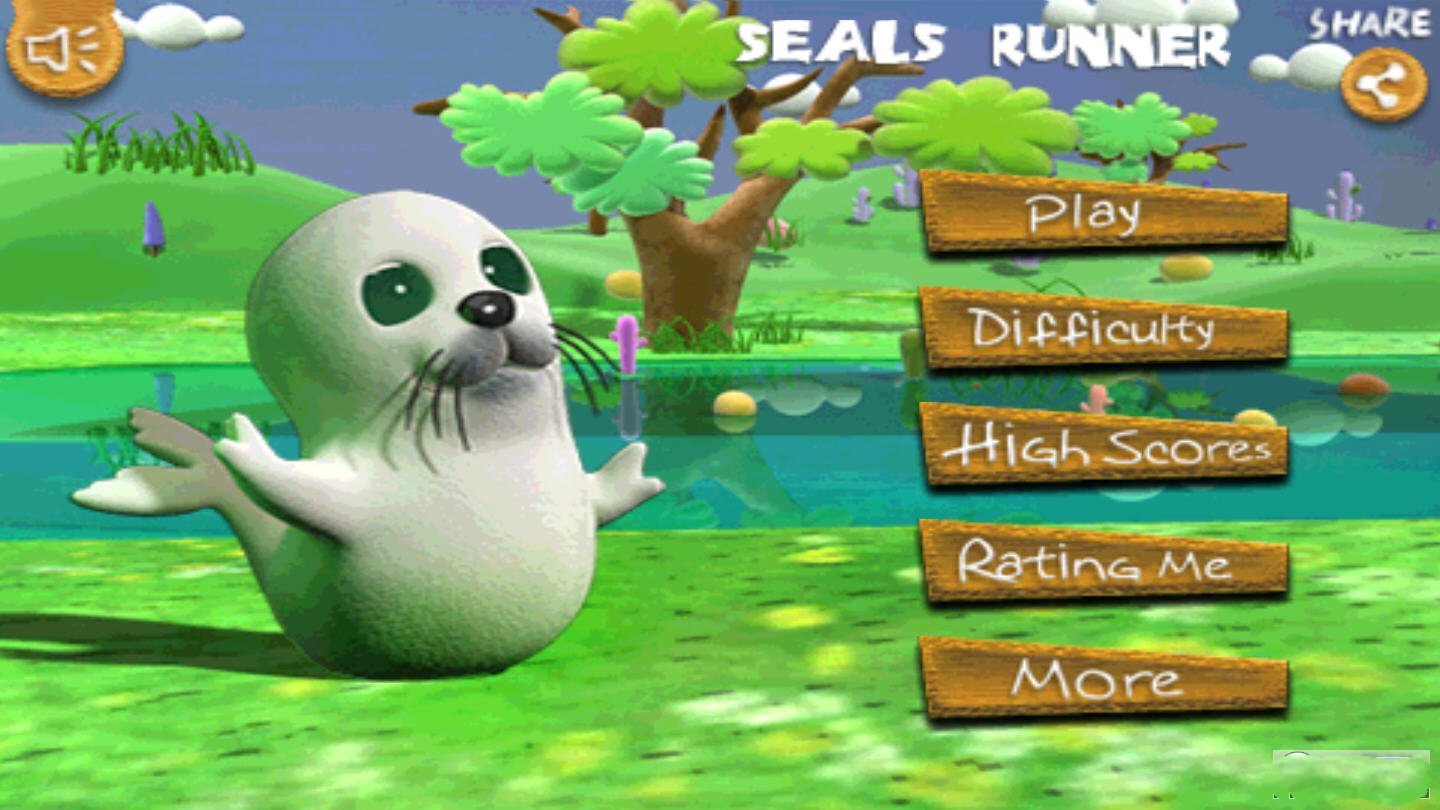This screenshot has width=1440, height=810.
Task: View the High Scores list
Action: click(1105, 448)
